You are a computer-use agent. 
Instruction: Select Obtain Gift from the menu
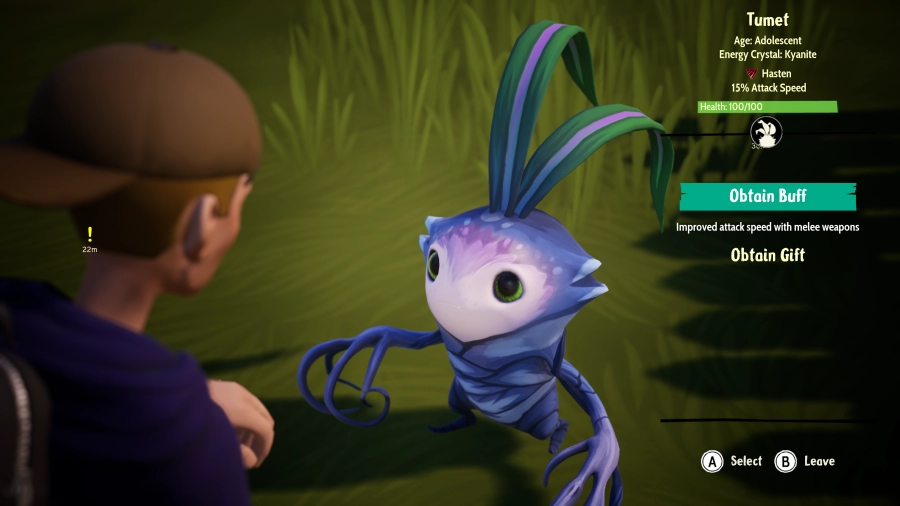pos(767,255)
